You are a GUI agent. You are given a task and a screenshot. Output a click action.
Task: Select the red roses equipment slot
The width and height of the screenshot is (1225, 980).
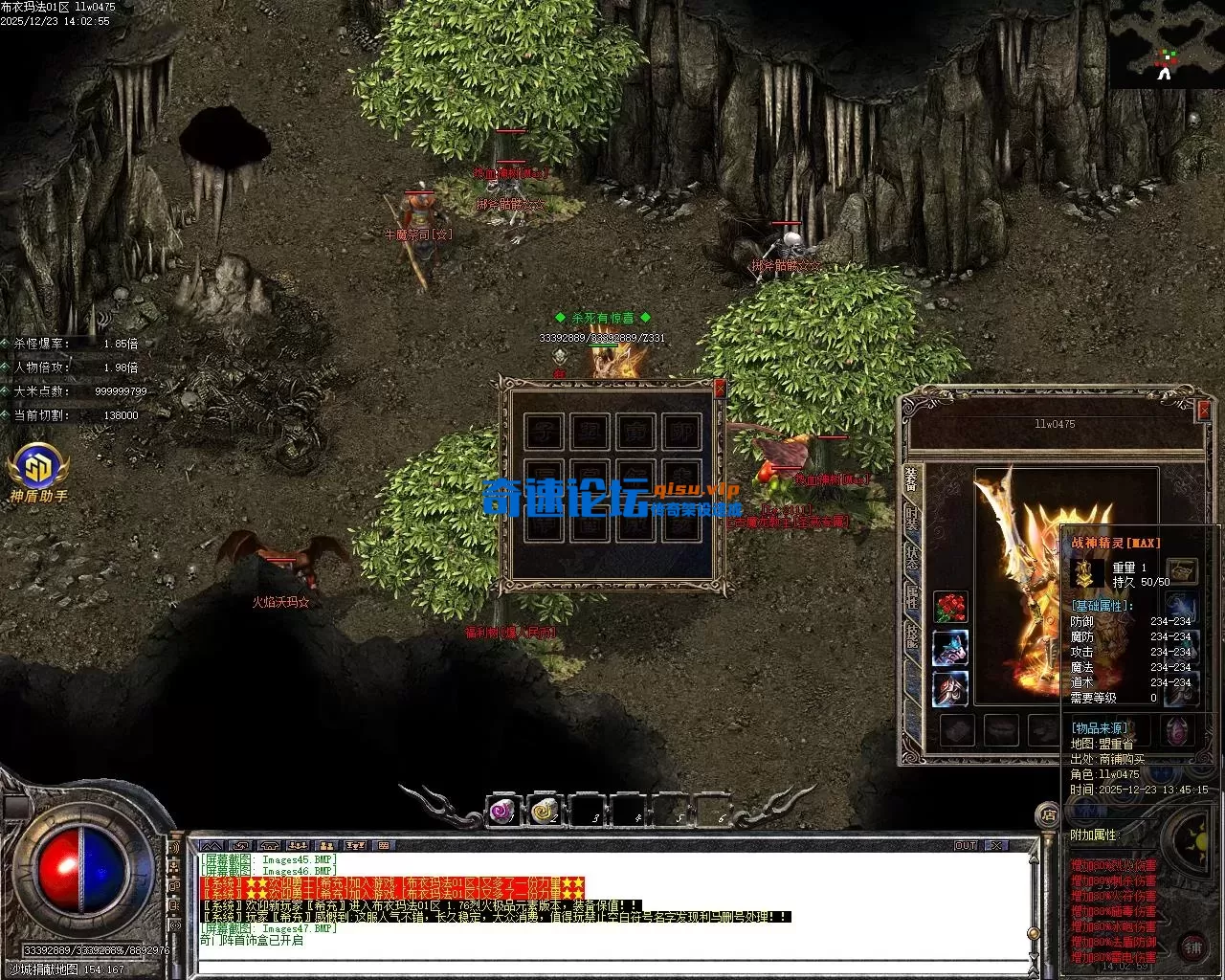pyautogui.click(x=950, y=607)
